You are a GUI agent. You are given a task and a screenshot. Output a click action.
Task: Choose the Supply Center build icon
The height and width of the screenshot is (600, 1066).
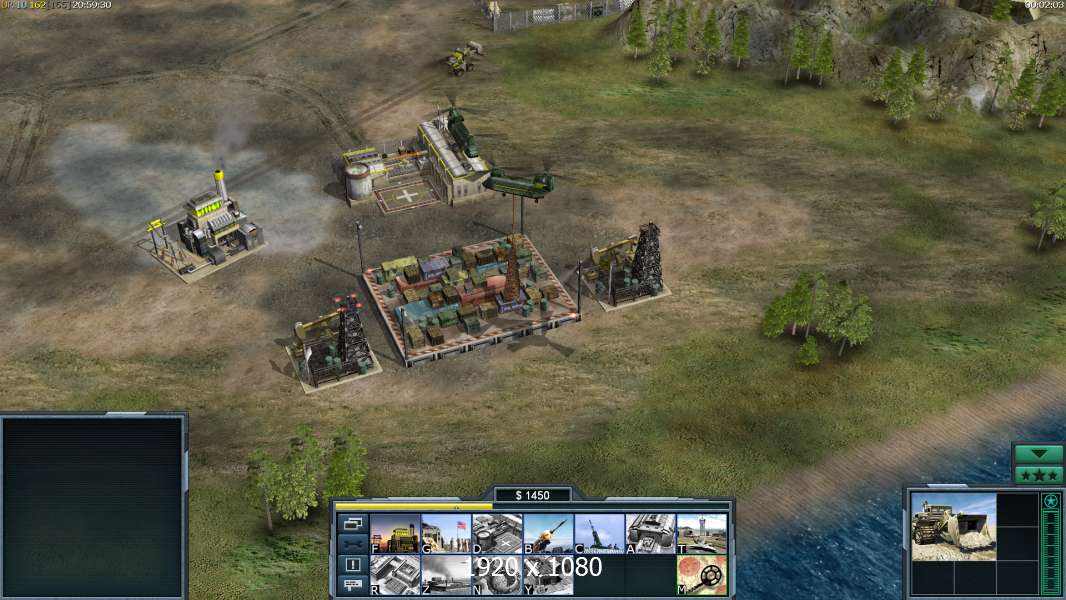coord(497,534)
